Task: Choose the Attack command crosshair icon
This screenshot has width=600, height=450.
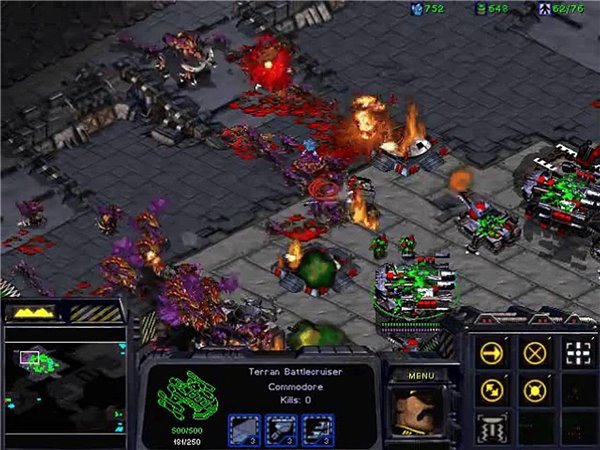Action: (577, 353)
